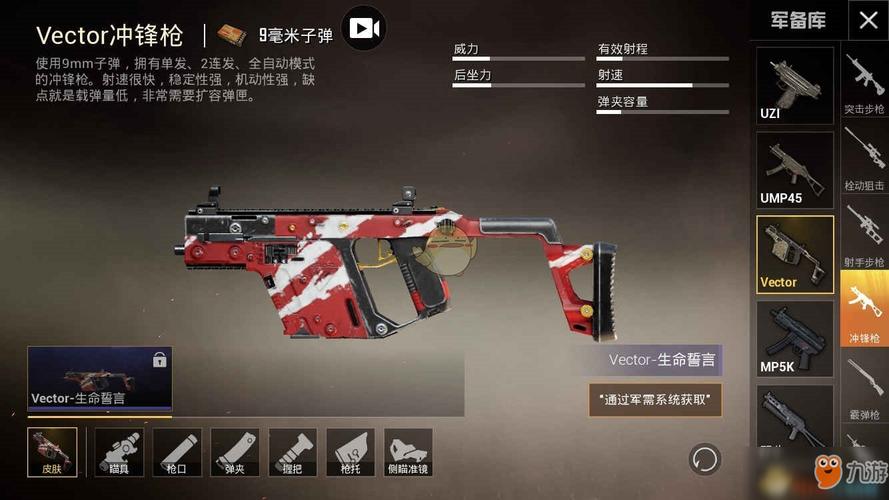Pick the MP5K submachine gun
The image size is (889, 500).
(794, 339)
